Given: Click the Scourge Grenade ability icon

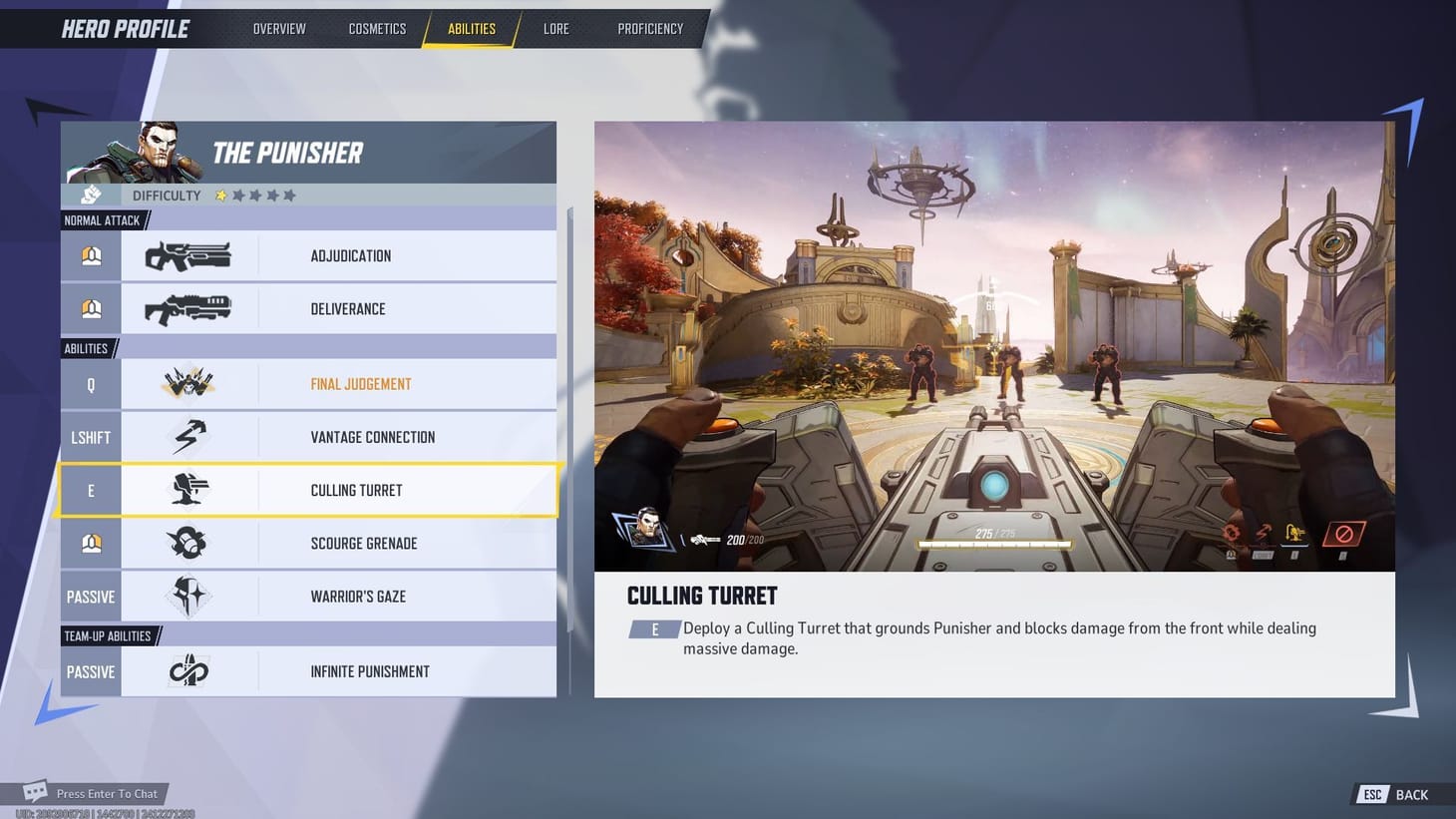Looking at the screenshot, I should 189,543.
